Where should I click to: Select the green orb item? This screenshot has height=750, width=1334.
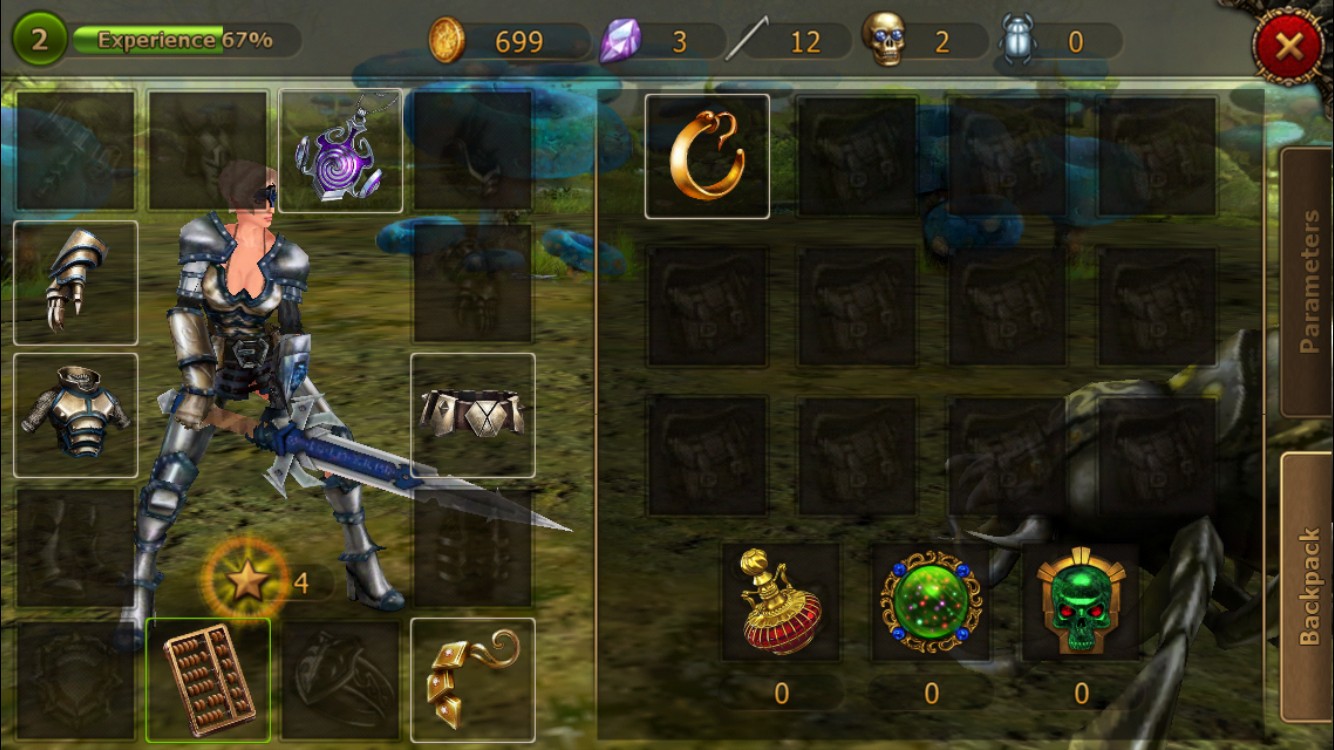[931, 602]
